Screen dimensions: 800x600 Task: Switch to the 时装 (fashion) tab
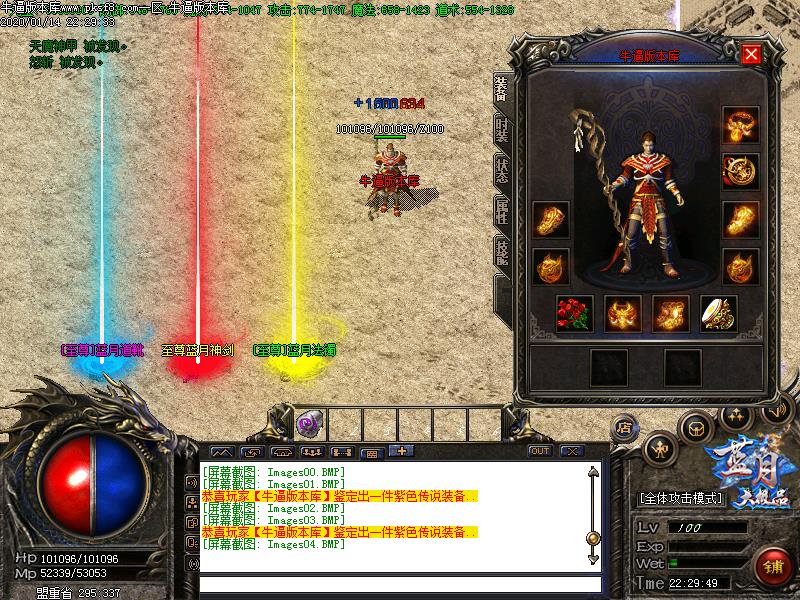[501, 130]
